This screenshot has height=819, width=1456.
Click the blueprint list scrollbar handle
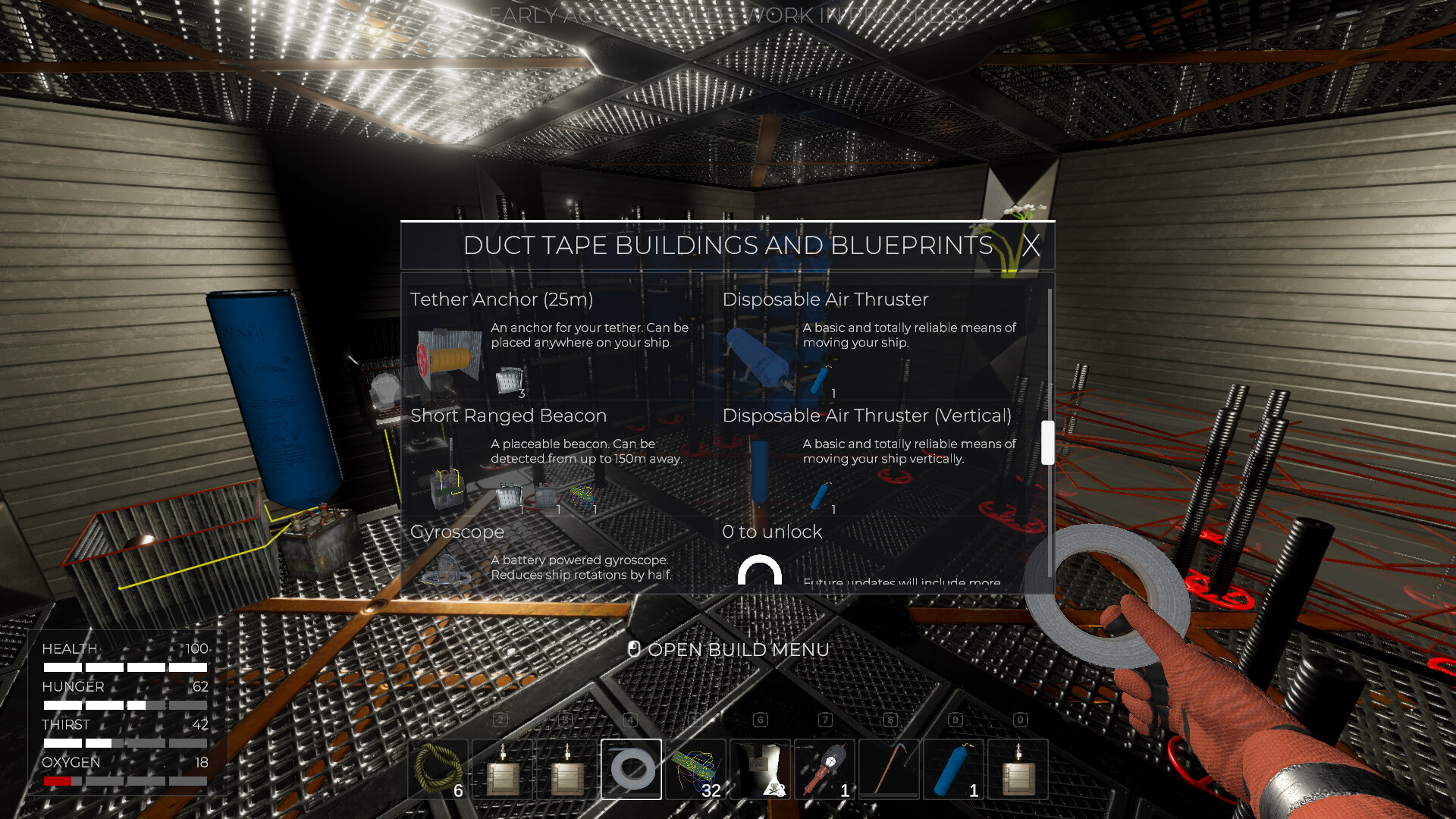1048,442
